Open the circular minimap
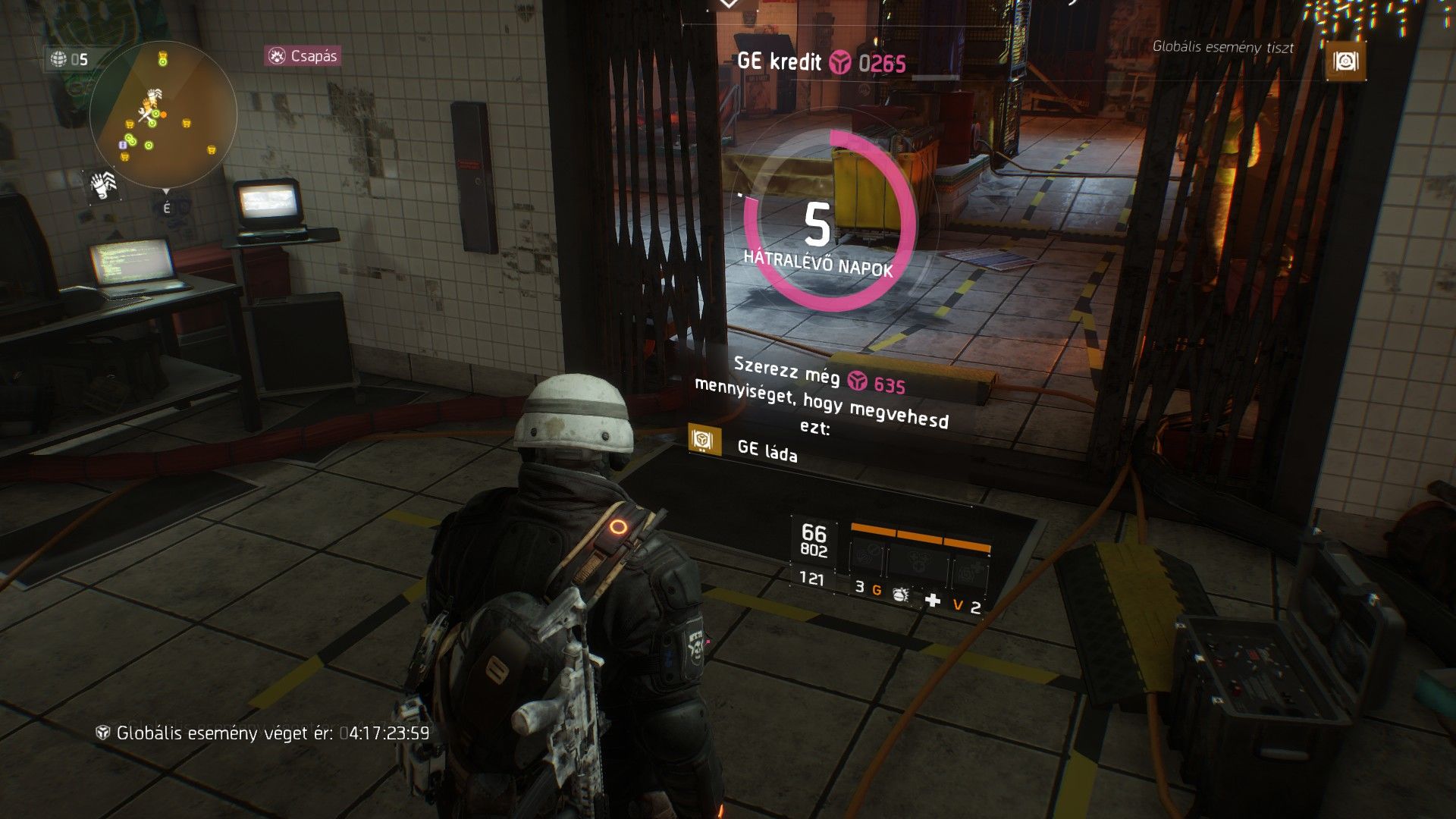1456x819 pixels. pos(163,115)
